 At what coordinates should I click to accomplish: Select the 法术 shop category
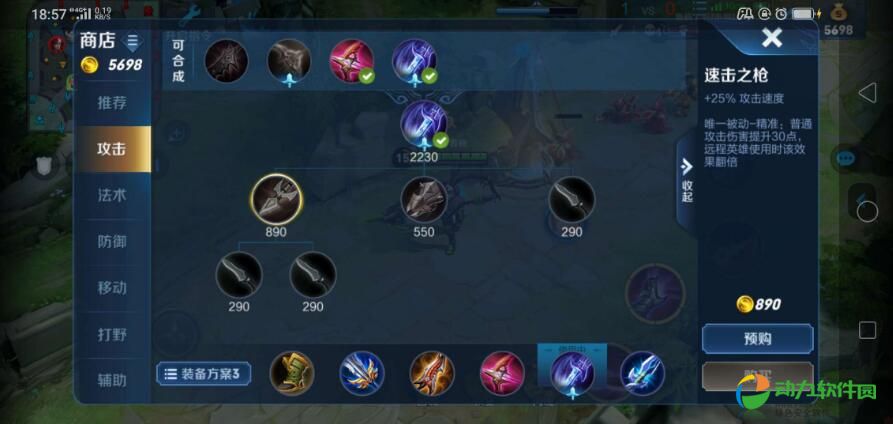(112, 195)
